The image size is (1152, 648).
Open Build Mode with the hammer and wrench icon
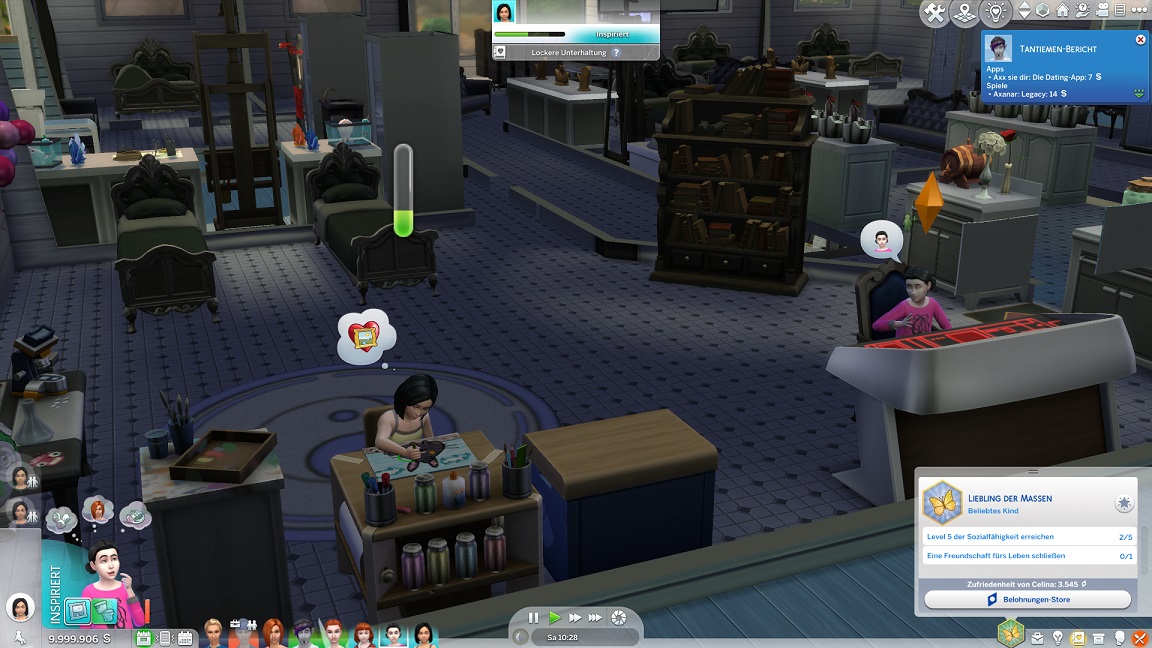pyautogui.click(x=935, y=13)
